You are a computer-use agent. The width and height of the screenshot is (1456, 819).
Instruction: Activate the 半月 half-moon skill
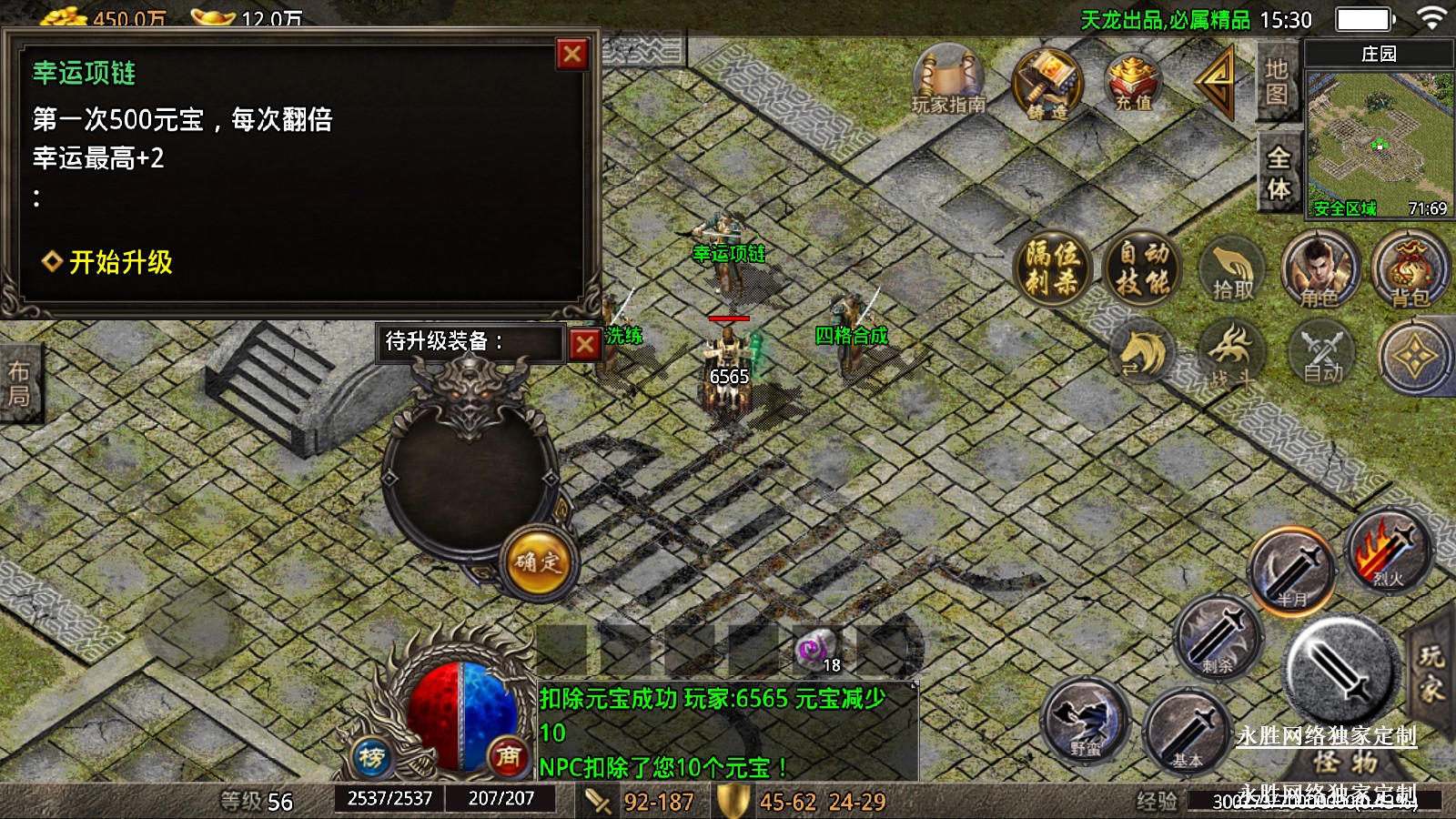tap(1292, 571)
